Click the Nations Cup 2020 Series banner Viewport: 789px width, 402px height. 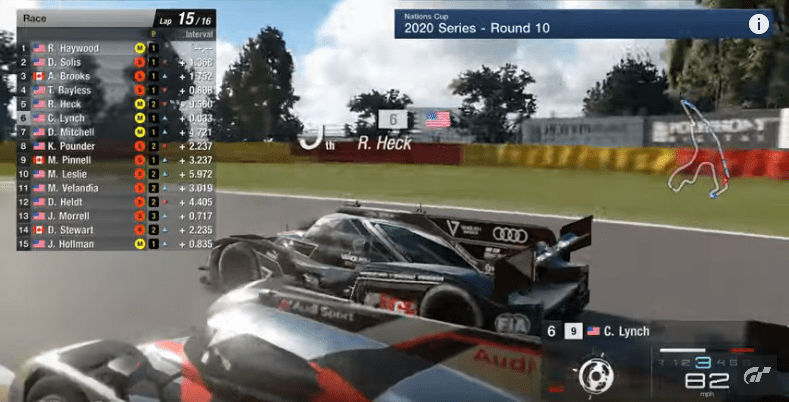click(570, 25)
